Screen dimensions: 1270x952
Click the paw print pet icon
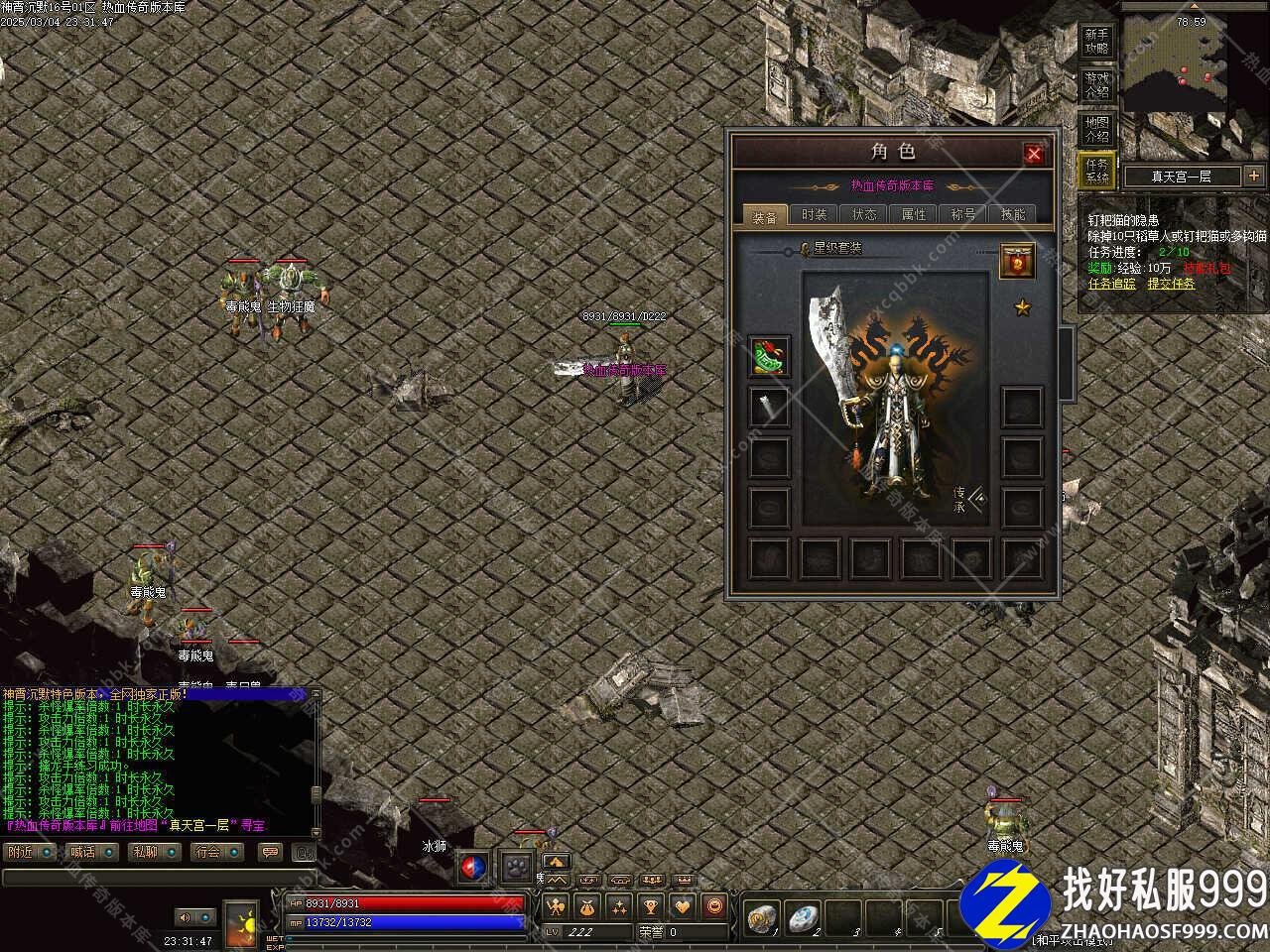pyautogui.click(x=517, y=867)
